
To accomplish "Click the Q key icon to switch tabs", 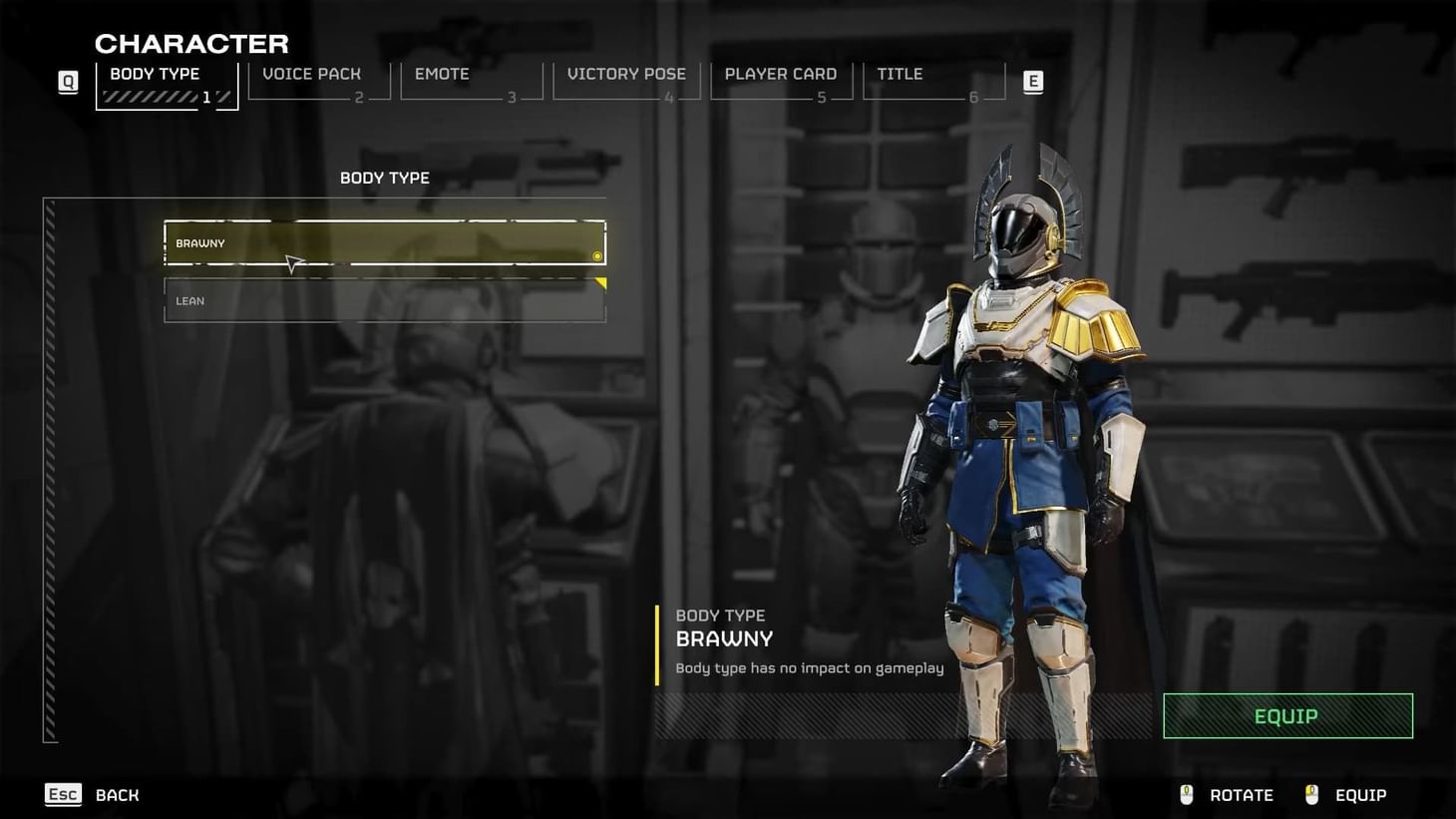I will (x=67, y=82).
